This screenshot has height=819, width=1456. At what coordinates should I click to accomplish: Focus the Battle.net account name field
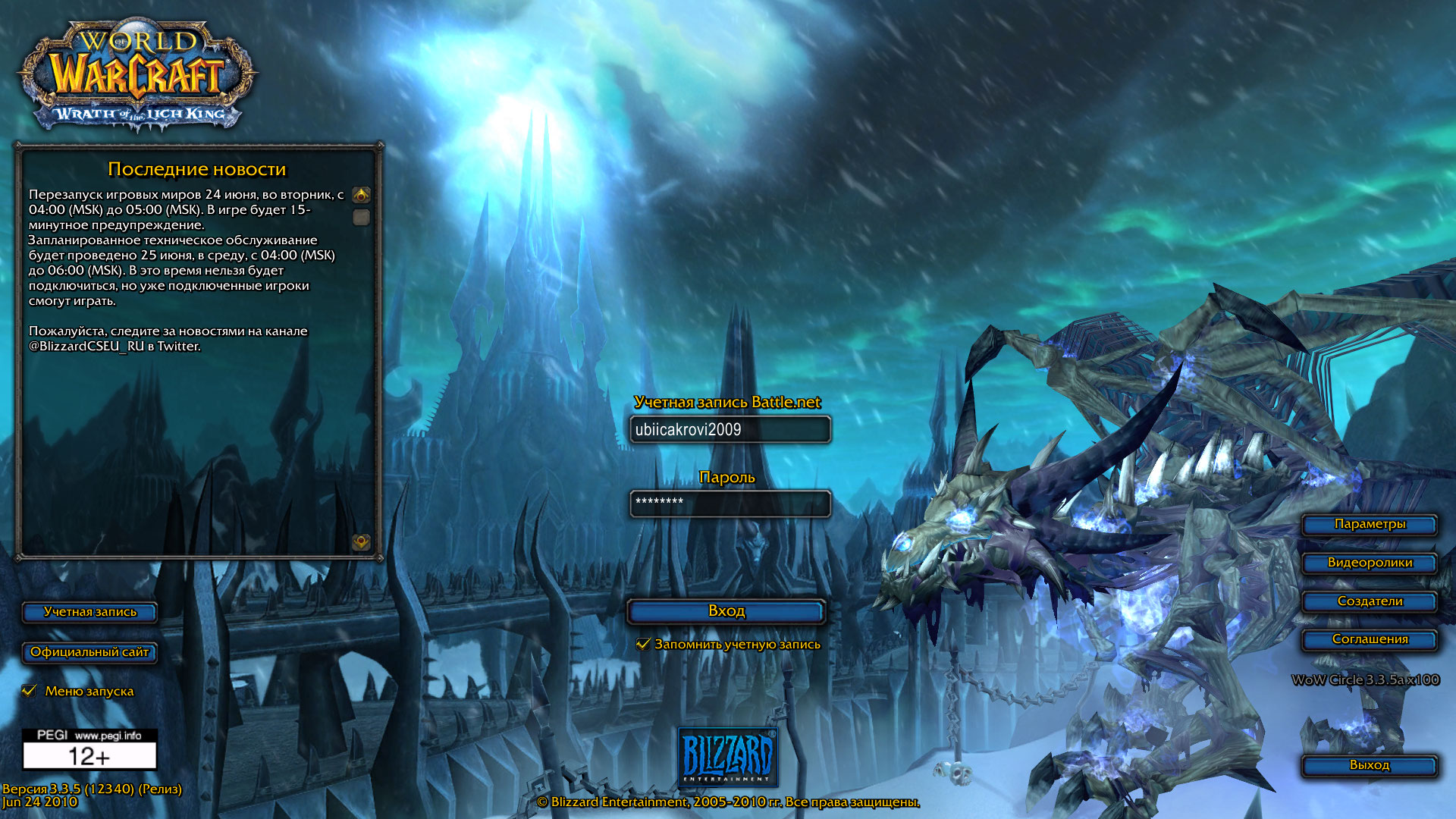coord(730,430)
